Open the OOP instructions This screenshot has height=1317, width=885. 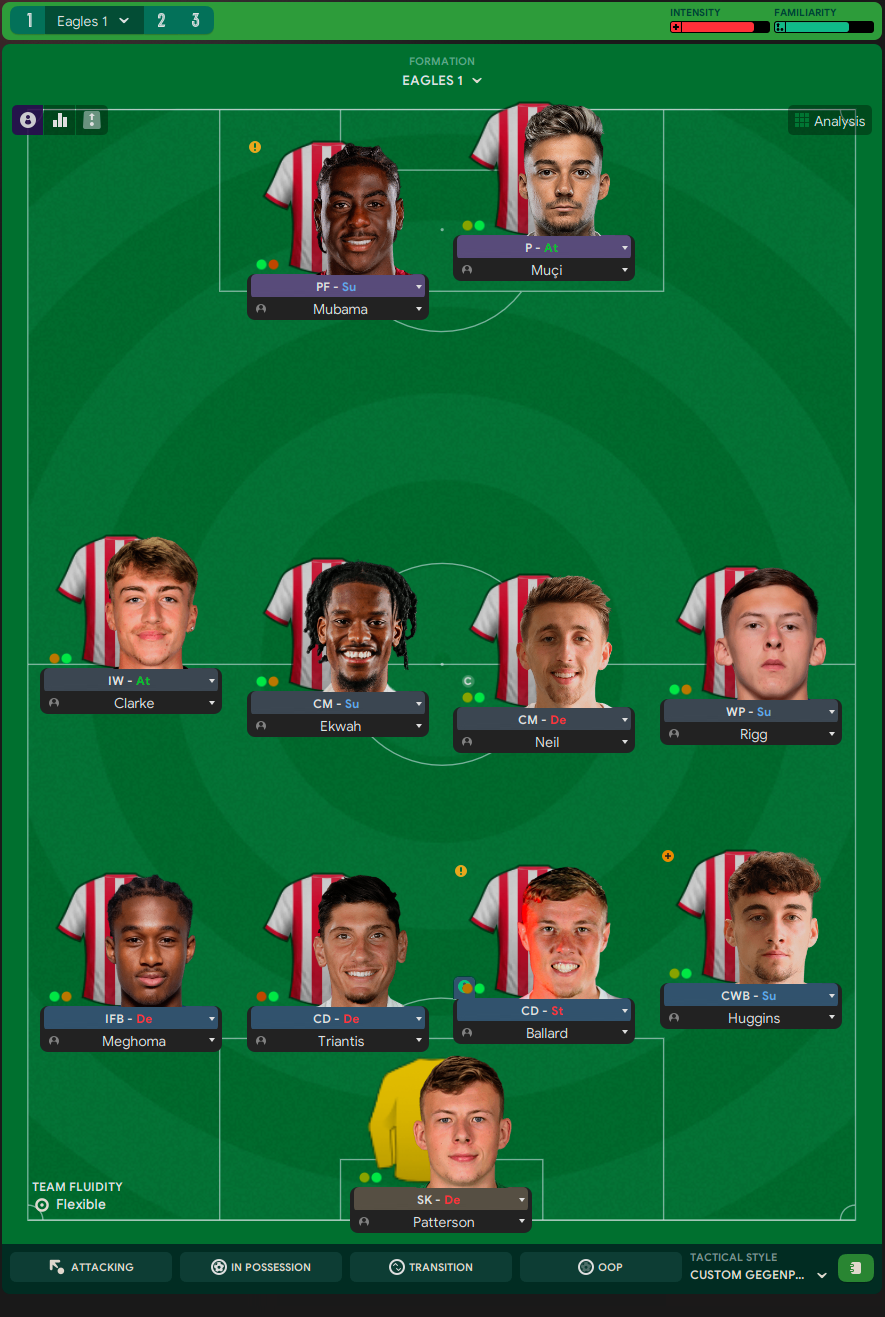click(x=600, y=1267)
